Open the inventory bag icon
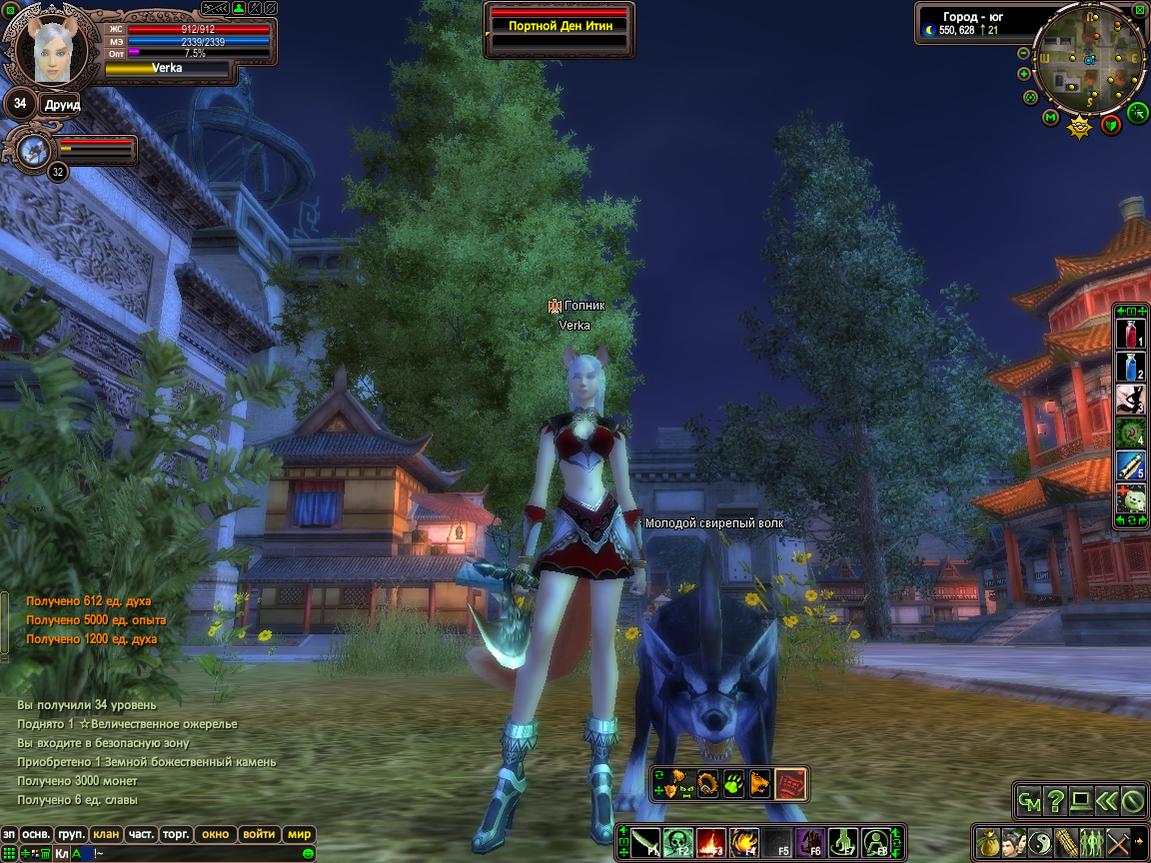1151x863 pixels. click(x=988, y=842)
